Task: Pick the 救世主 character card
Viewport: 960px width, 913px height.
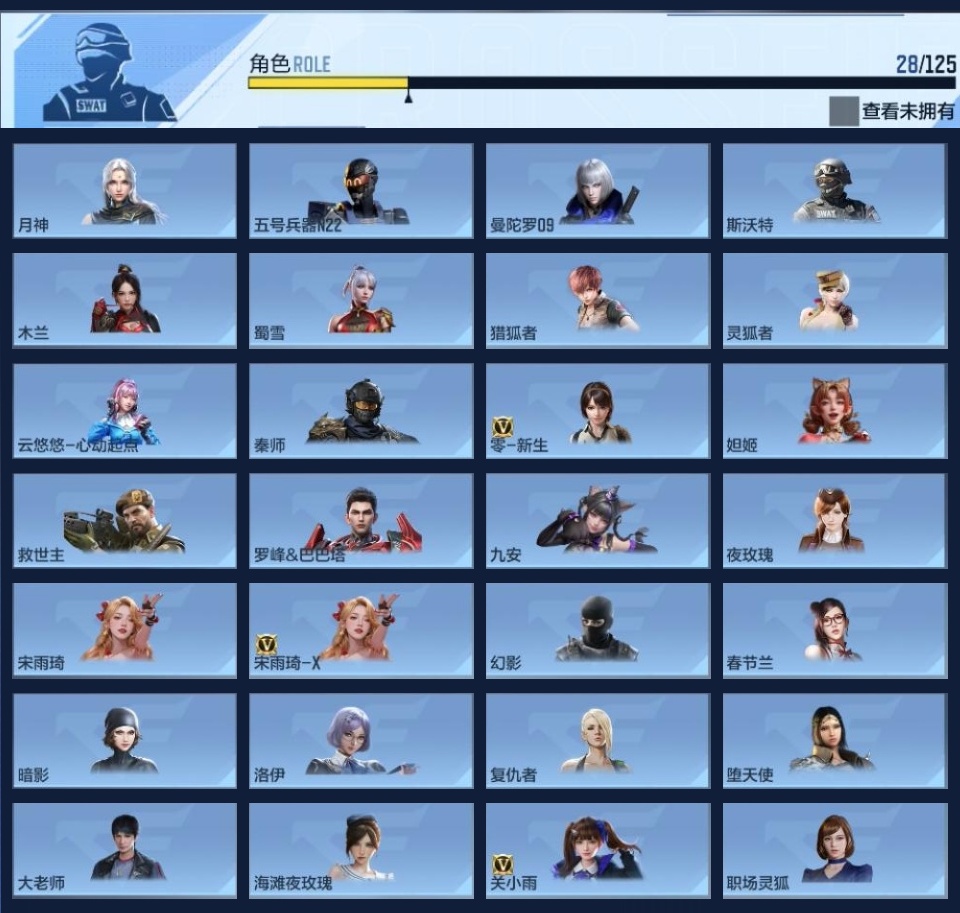Action: [125, 520]
